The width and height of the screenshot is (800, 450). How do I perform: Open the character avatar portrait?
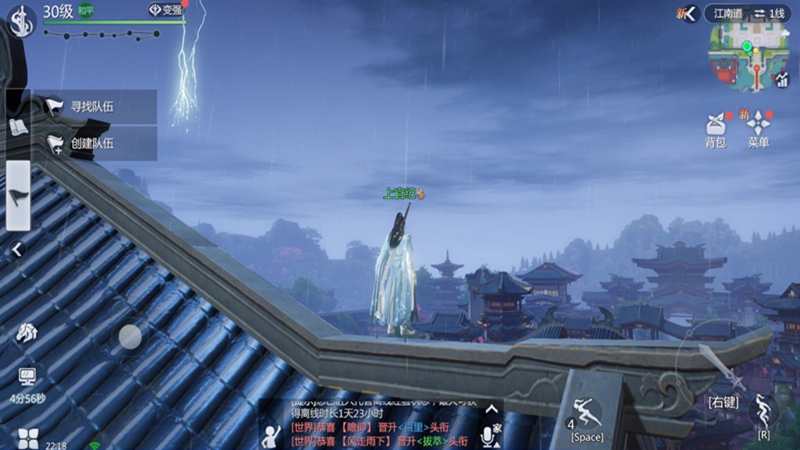point(20,20)
